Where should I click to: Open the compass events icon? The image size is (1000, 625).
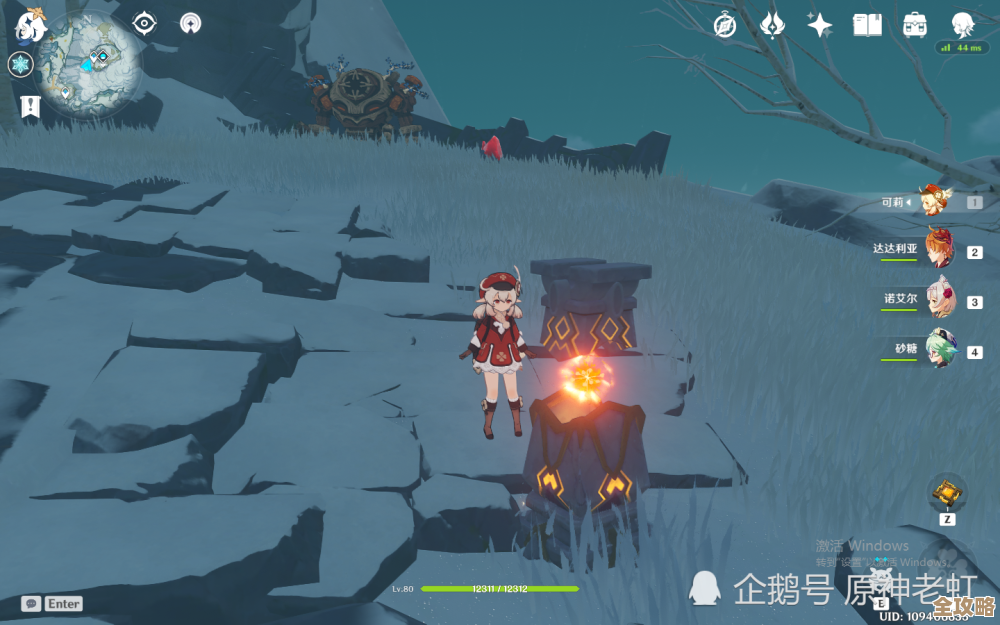point(725,25)
